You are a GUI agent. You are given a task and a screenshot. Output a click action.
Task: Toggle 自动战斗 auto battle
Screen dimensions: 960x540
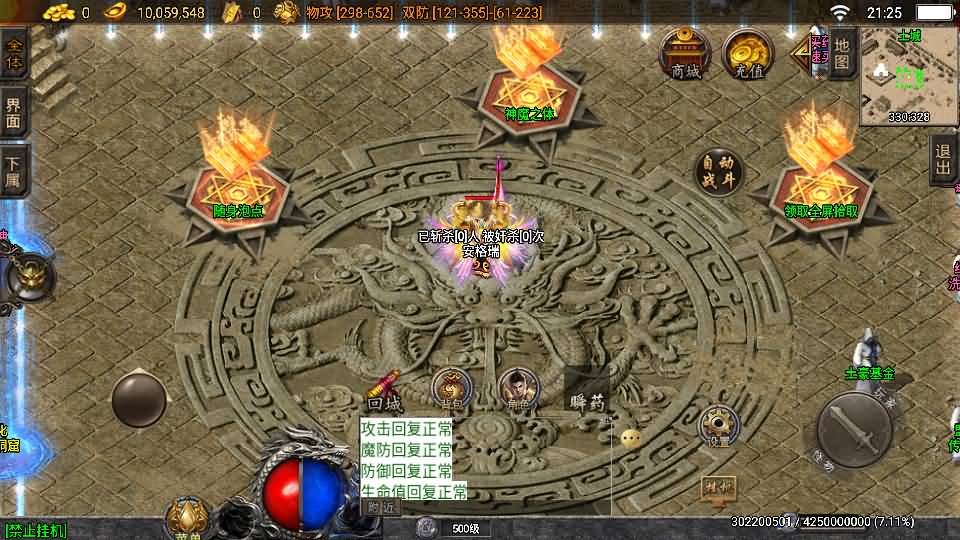point(720,172)
